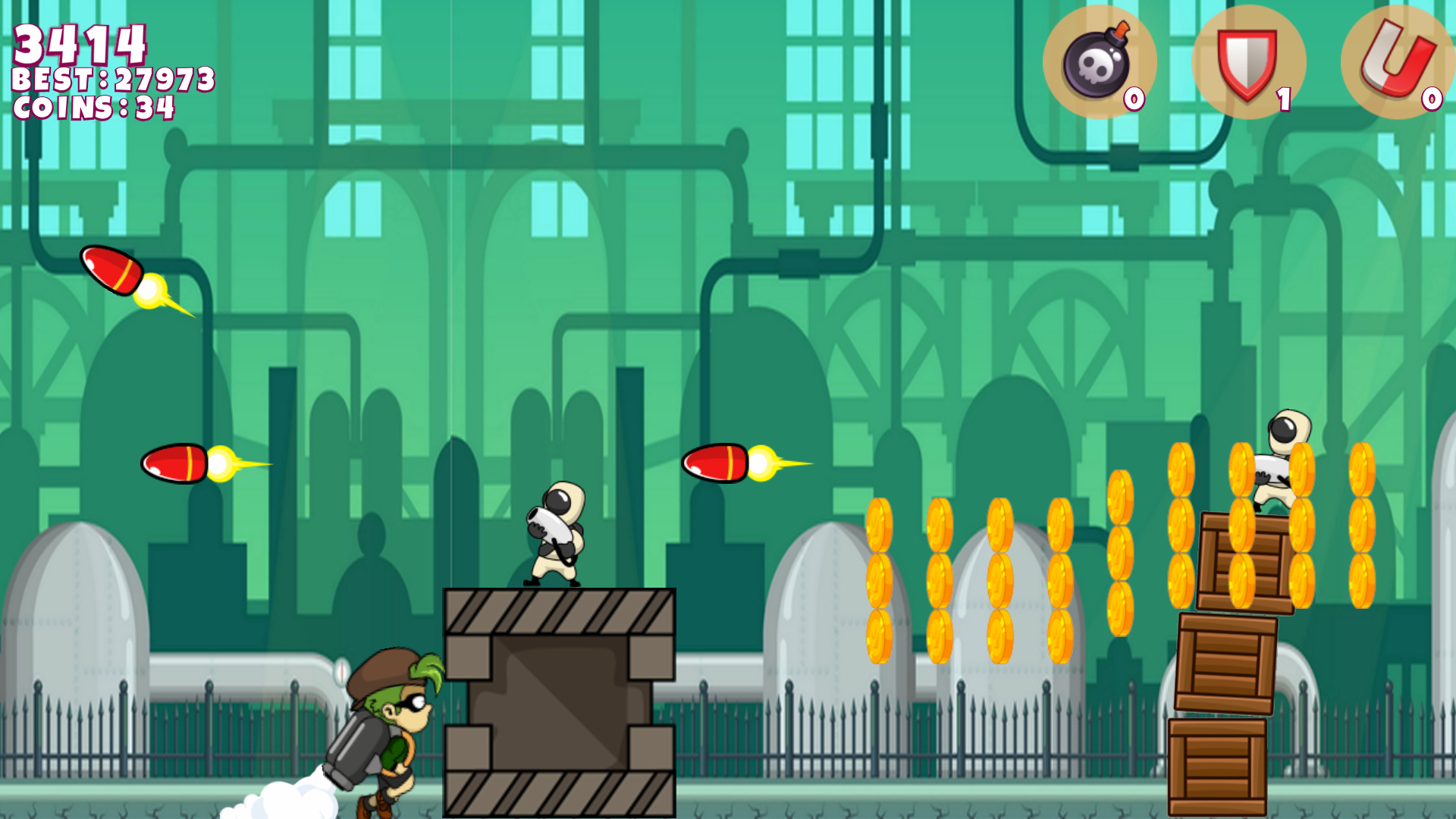Toggle the bomb counter showing 0

tap(1134, 97)
